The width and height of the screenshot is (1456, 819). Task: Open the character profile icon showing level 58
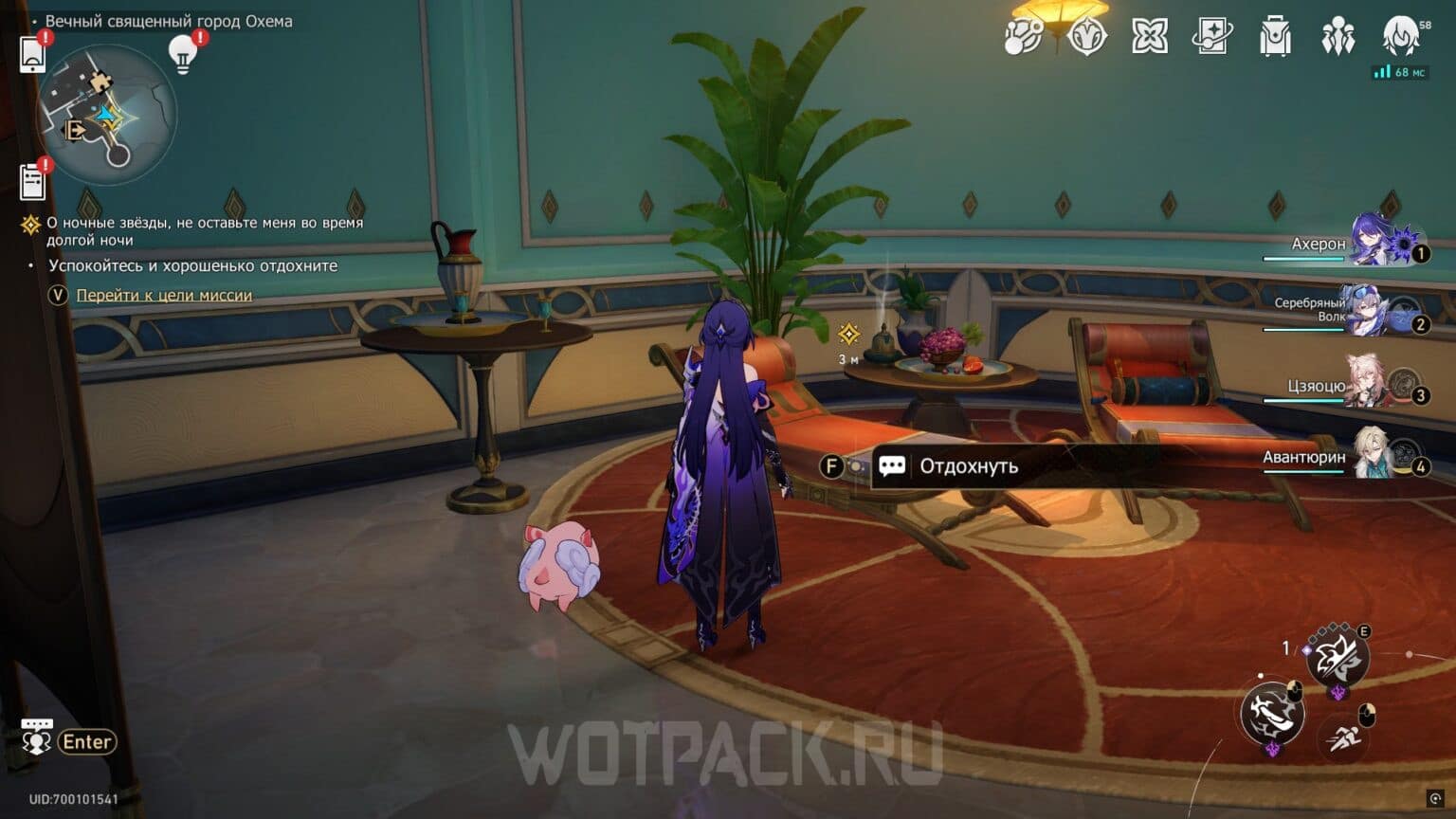coord(1400,38)
